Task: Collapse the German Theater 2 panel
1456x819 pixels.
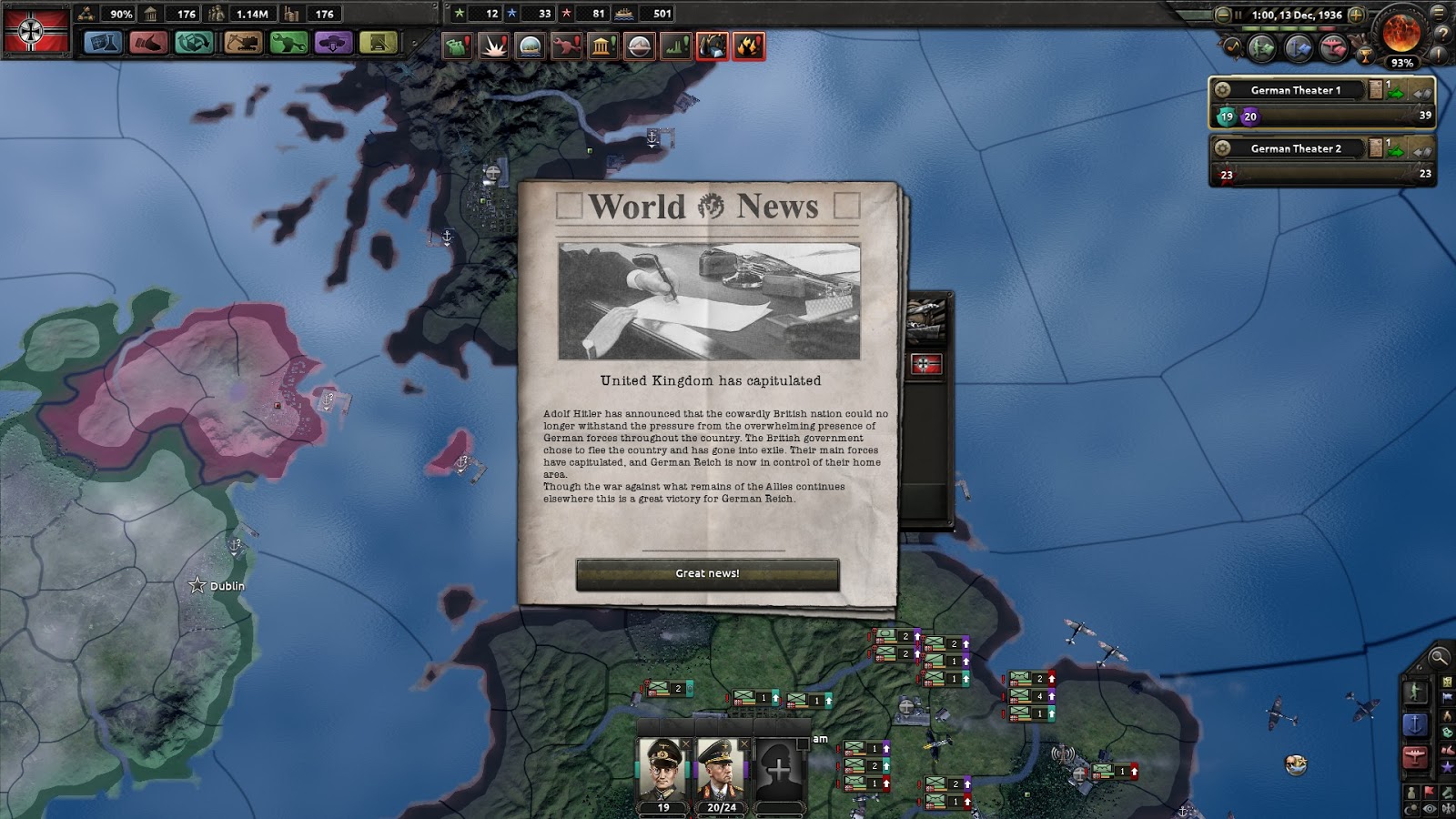Action: 1421,153
